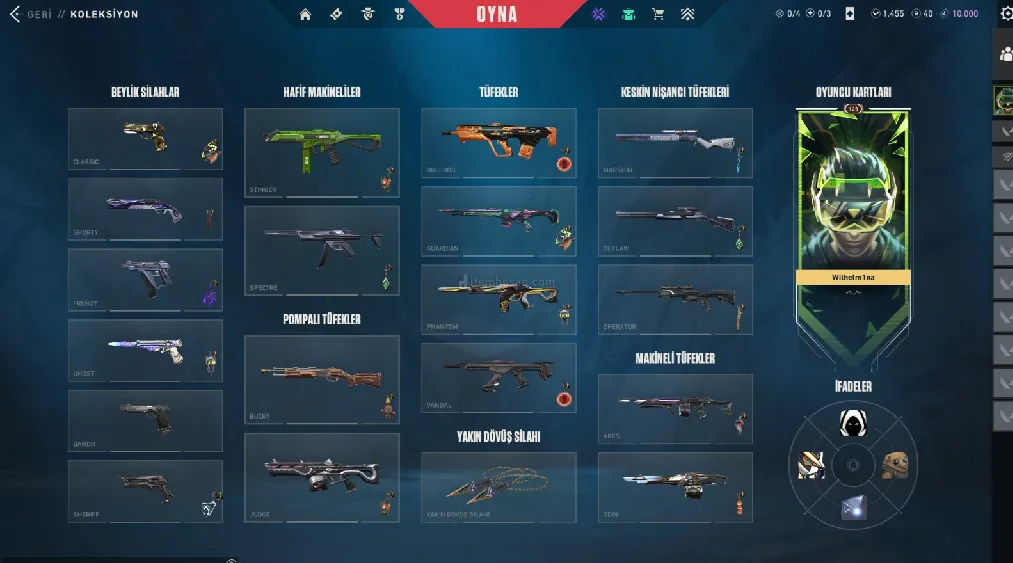
Task: Start playing with the OYNA button
Action: click(x=497, y=15)
